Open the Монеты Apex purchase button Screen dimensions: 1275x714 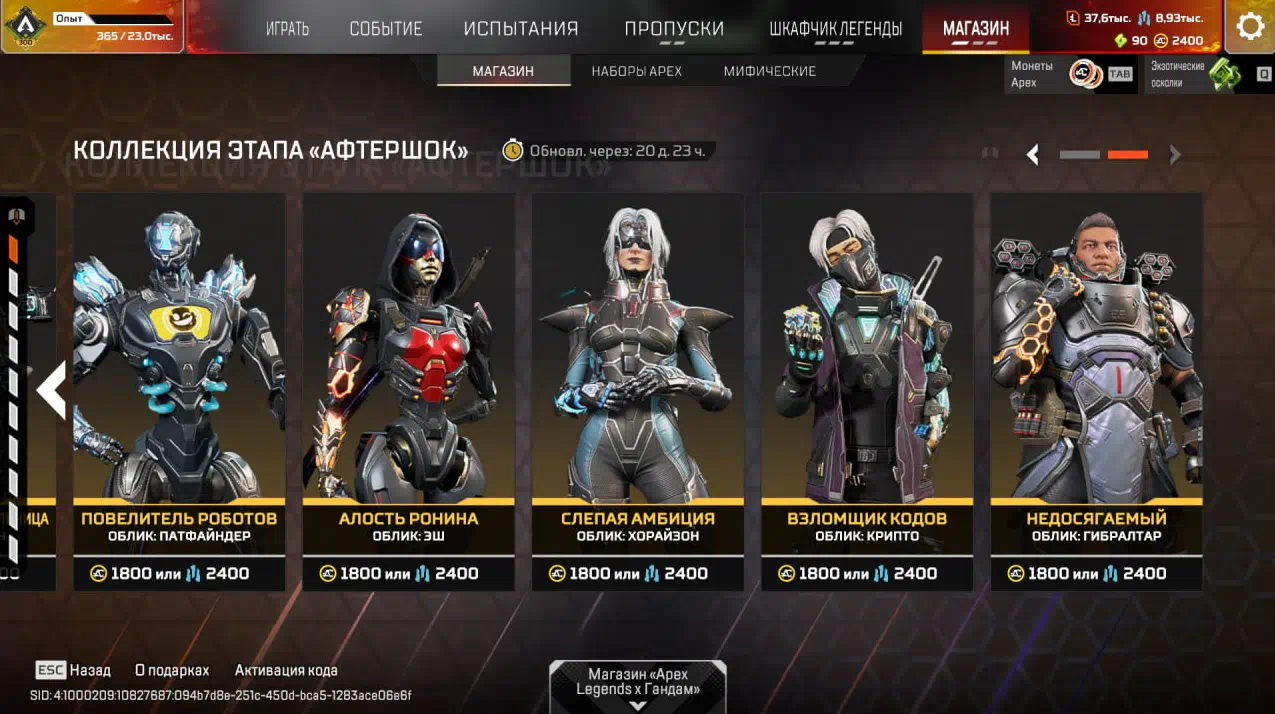coord(1071,74)
